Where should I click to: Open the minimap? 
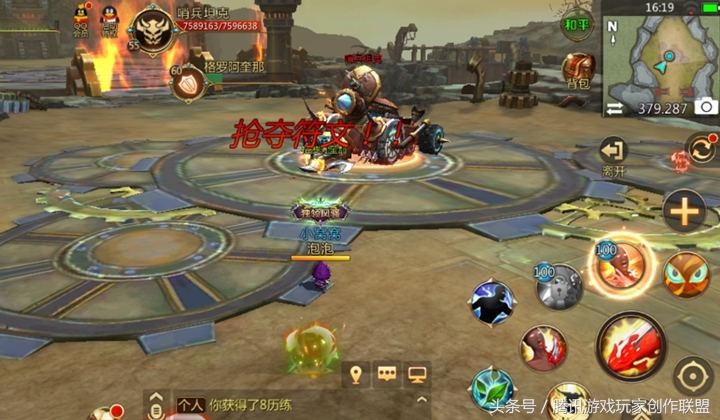coord(662,56)
